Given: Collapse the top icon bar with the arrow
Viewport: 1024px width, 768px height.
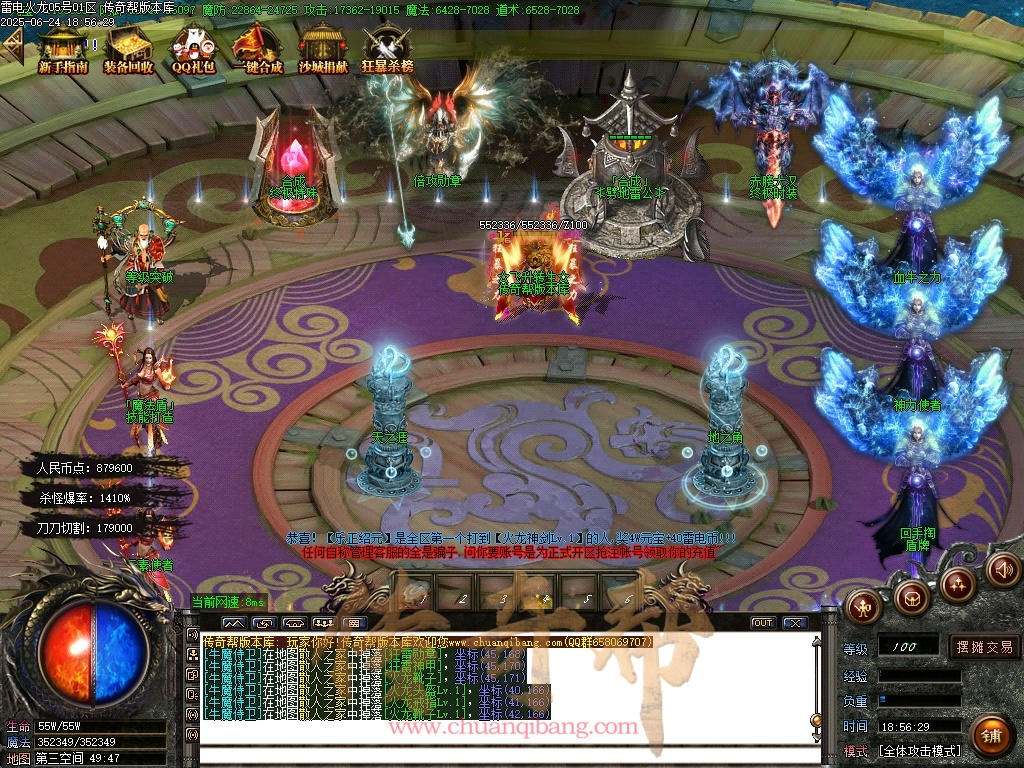Looking at the screenshot, I should coord(12,44).
